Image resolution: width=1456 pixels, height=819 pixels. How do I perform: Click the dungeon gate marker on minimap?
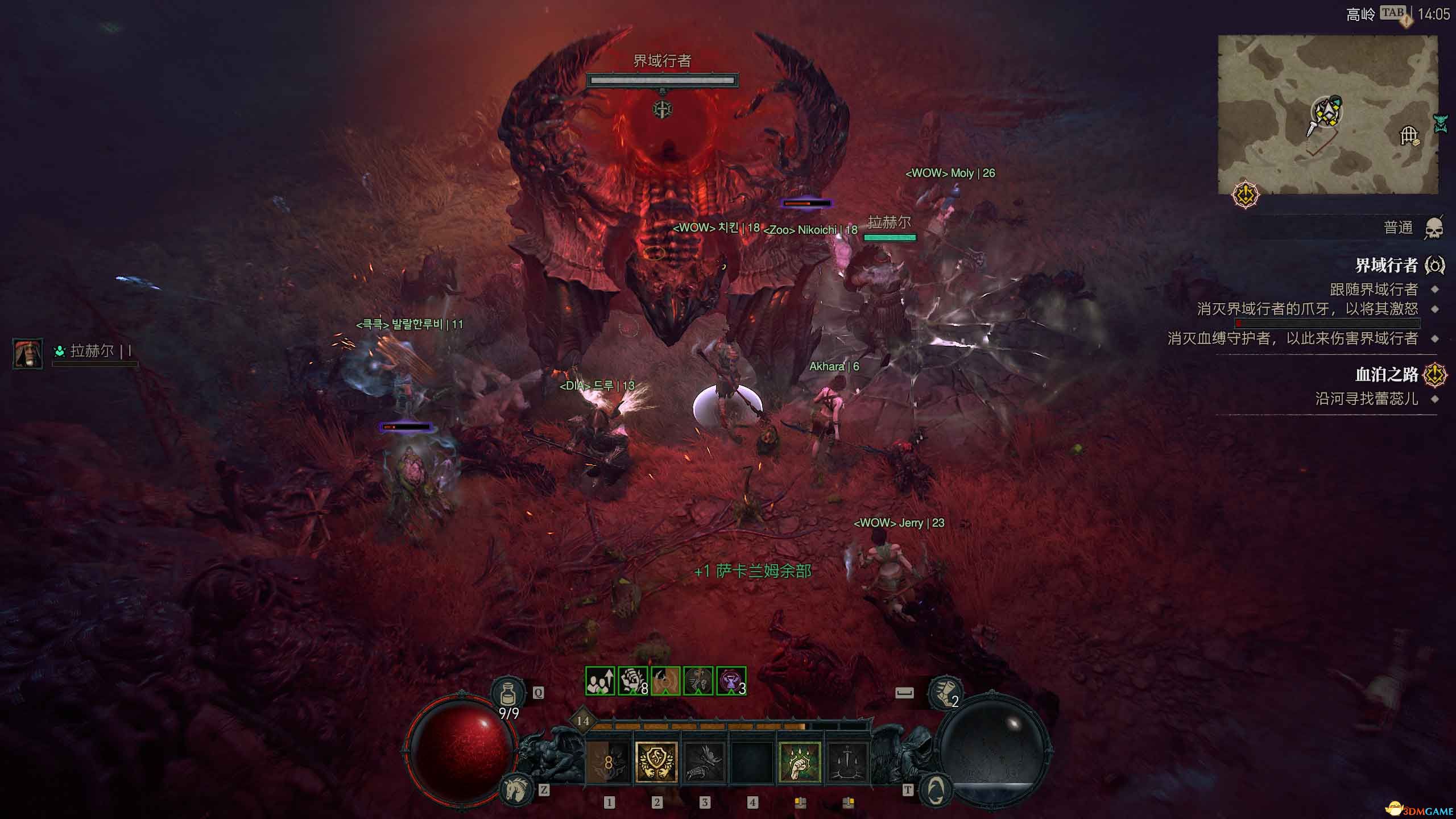(x=1409, y=136)
